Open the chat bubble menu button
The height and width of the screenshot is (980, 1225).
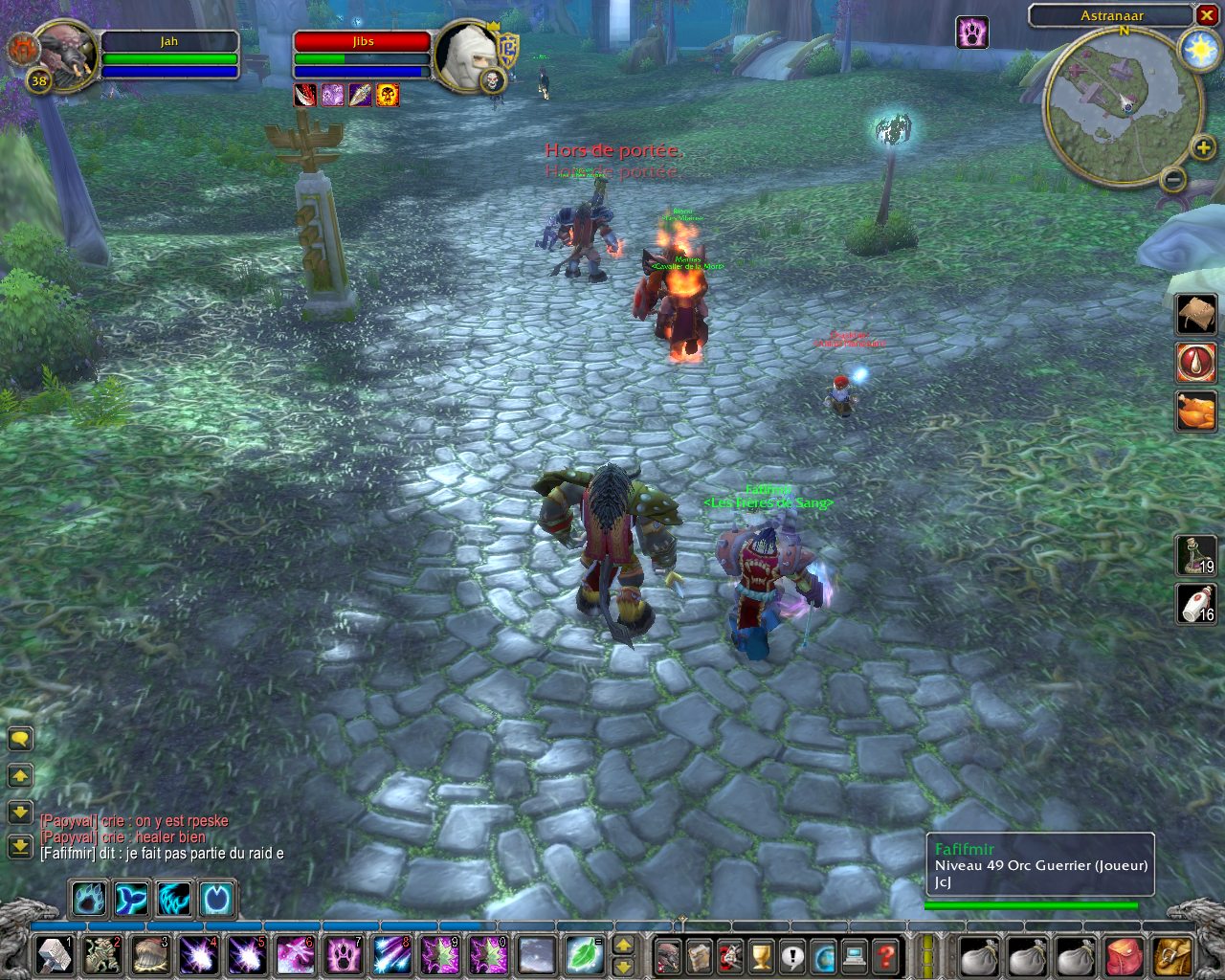[x=20, y=739]
